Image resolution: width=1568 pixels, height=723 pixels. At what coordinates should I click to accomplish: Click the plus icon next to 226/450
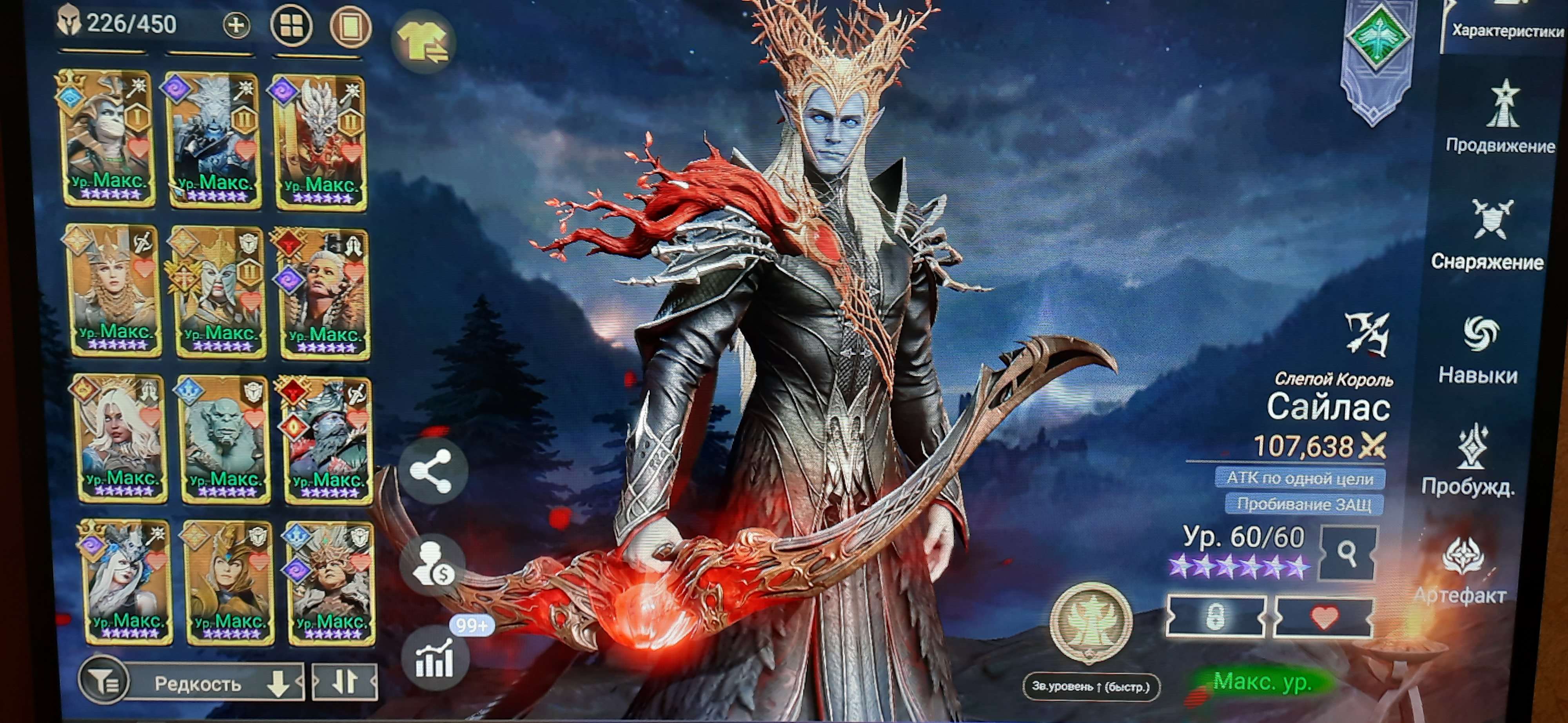tap(238, 25)
